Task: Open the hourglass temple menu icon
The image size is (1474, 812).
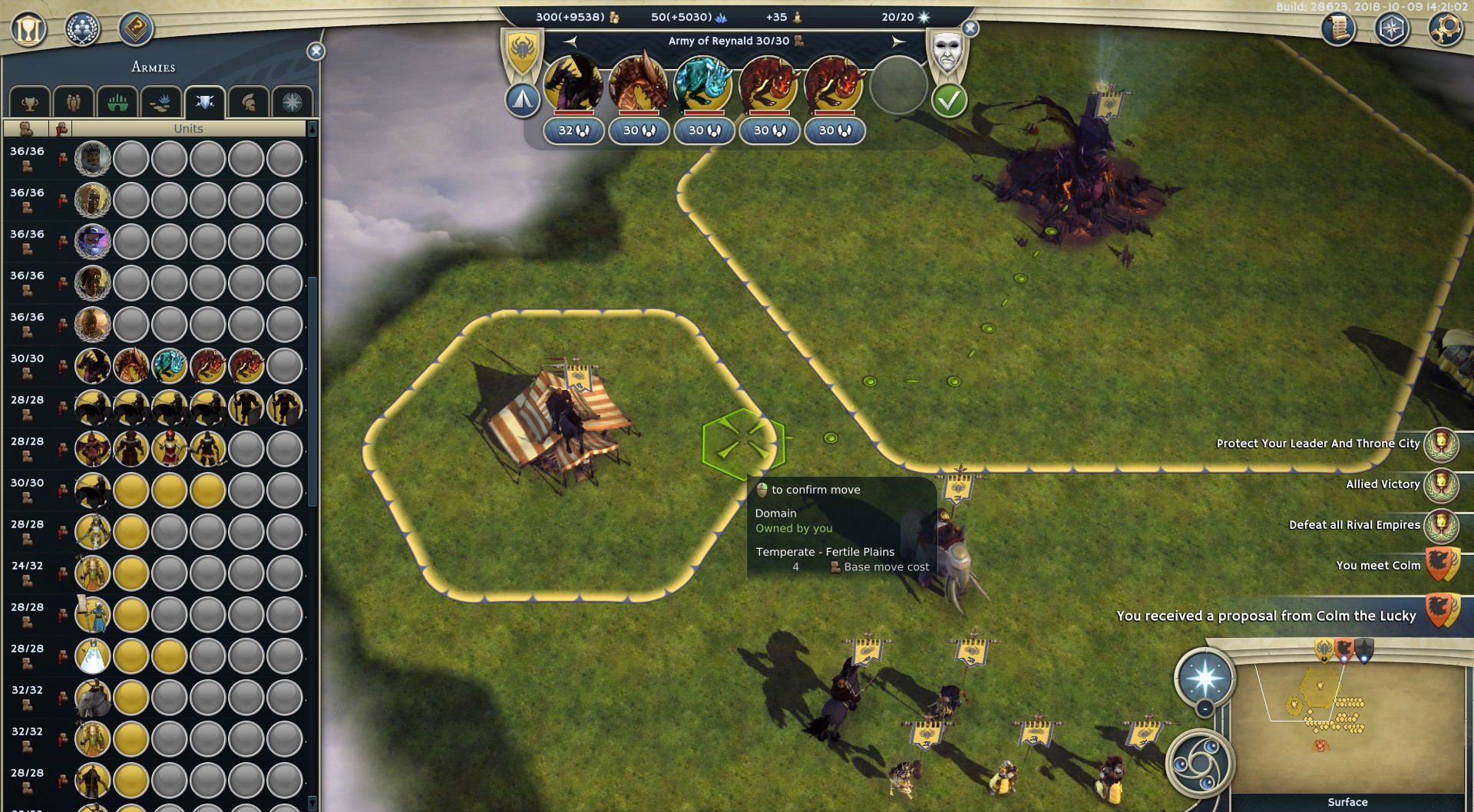Action: click(29, 30)
